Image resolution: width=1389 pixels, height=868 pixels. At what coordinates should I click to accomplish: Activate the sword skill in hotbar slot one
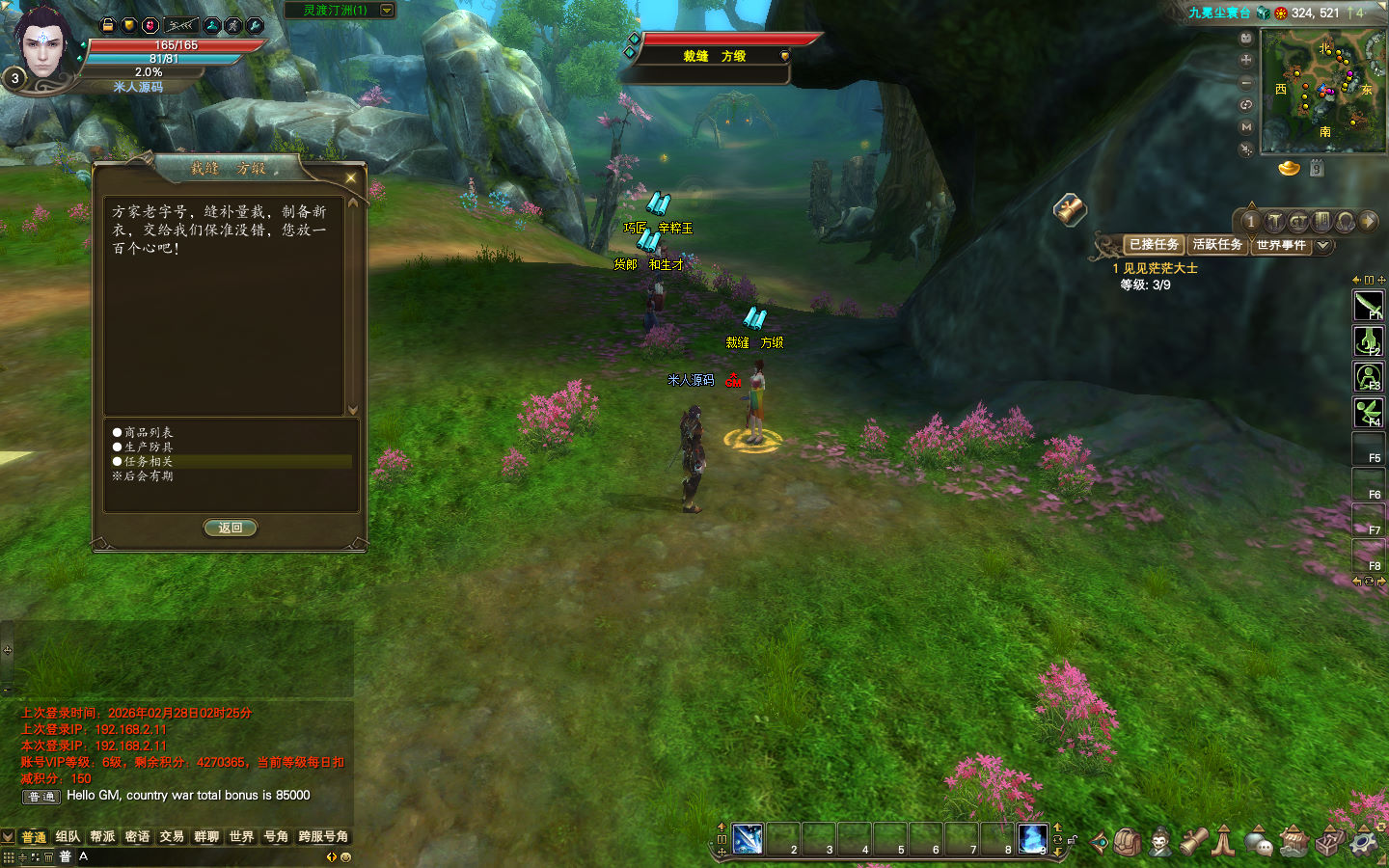(x=748, y=838)
